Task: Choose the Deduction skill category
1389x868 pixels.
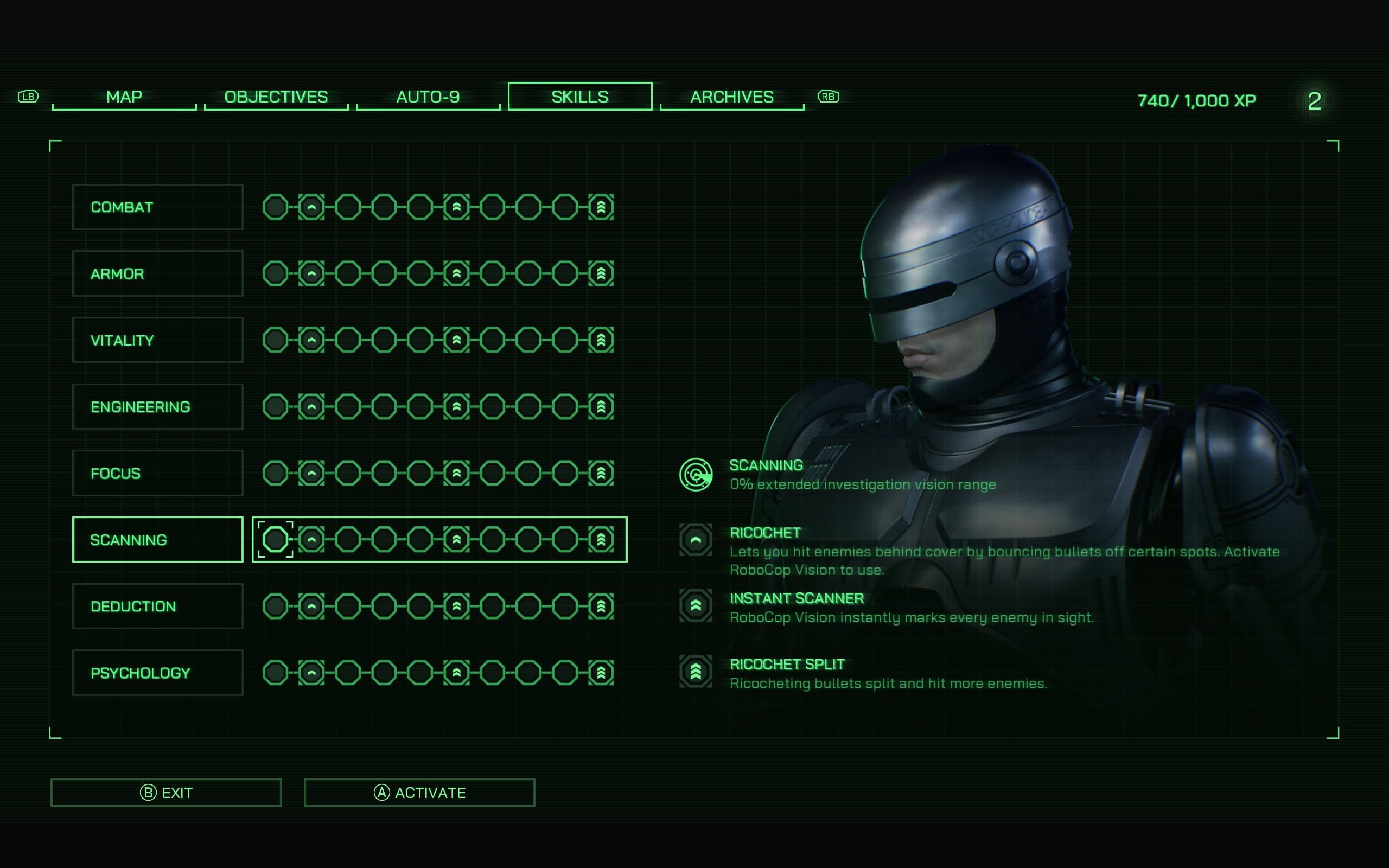Action: 158,606
